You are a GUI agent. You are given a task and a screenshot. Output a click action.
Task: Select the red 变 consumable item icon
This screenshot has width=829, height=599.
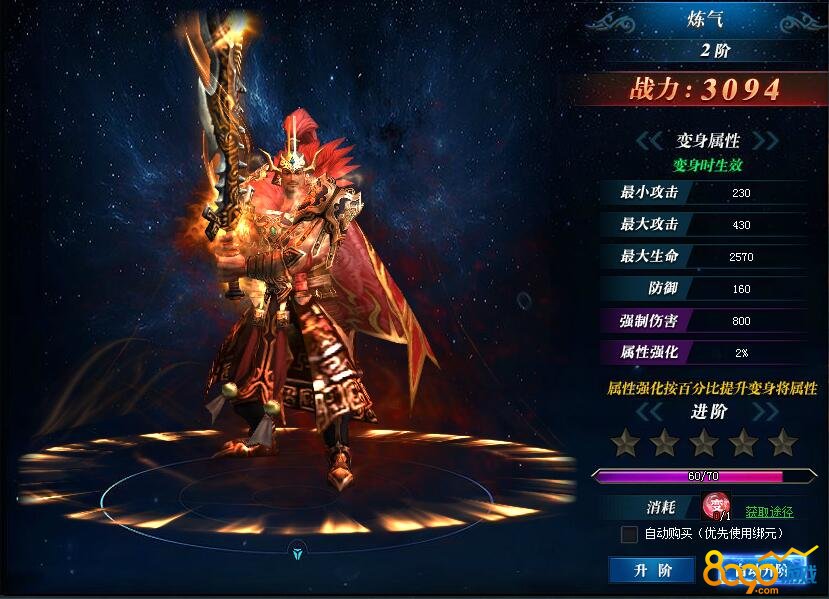716,507
